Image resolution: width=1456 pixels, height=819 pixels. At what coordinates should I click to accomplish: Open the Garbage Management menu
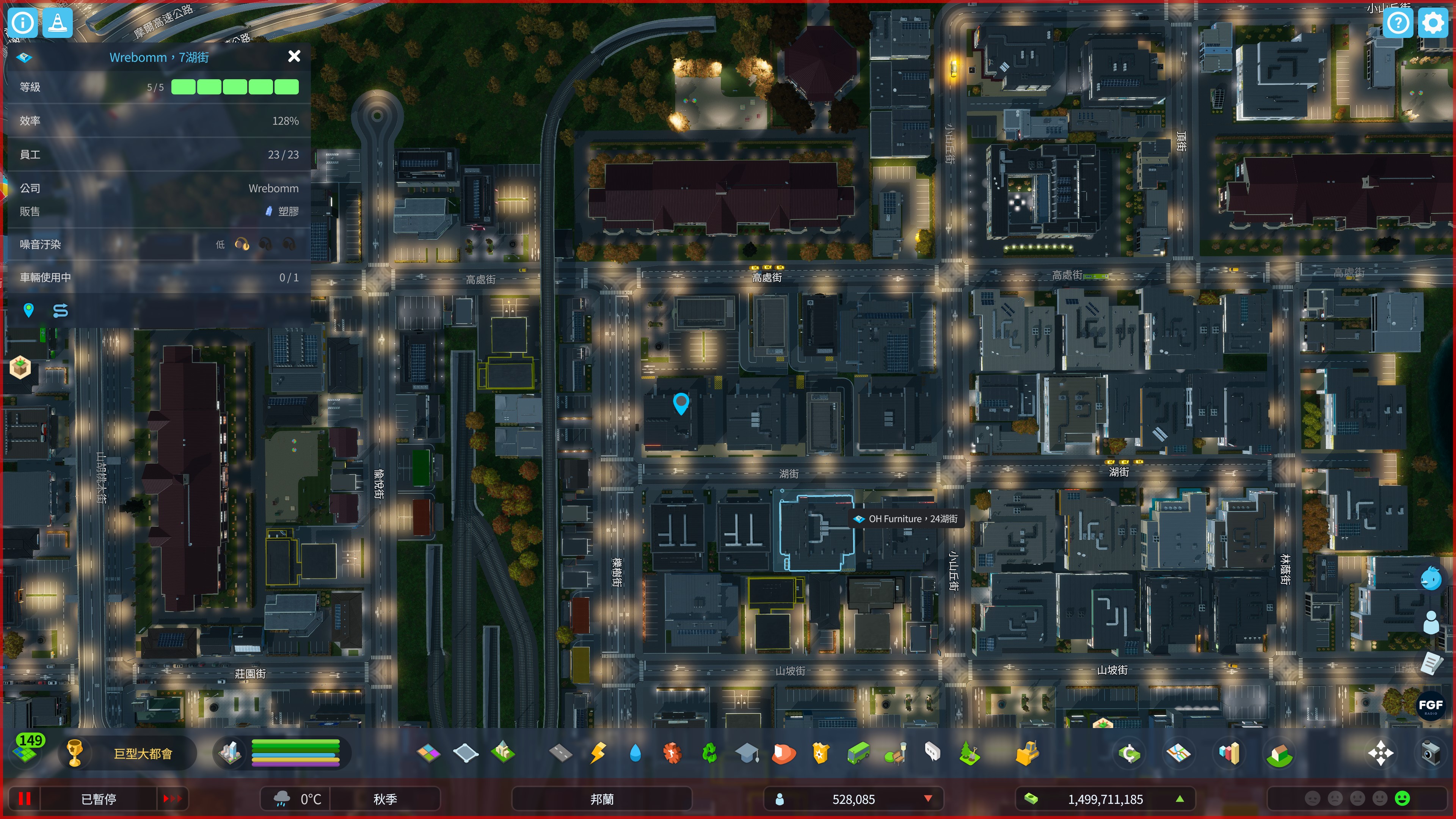click(x=709, y=753)
